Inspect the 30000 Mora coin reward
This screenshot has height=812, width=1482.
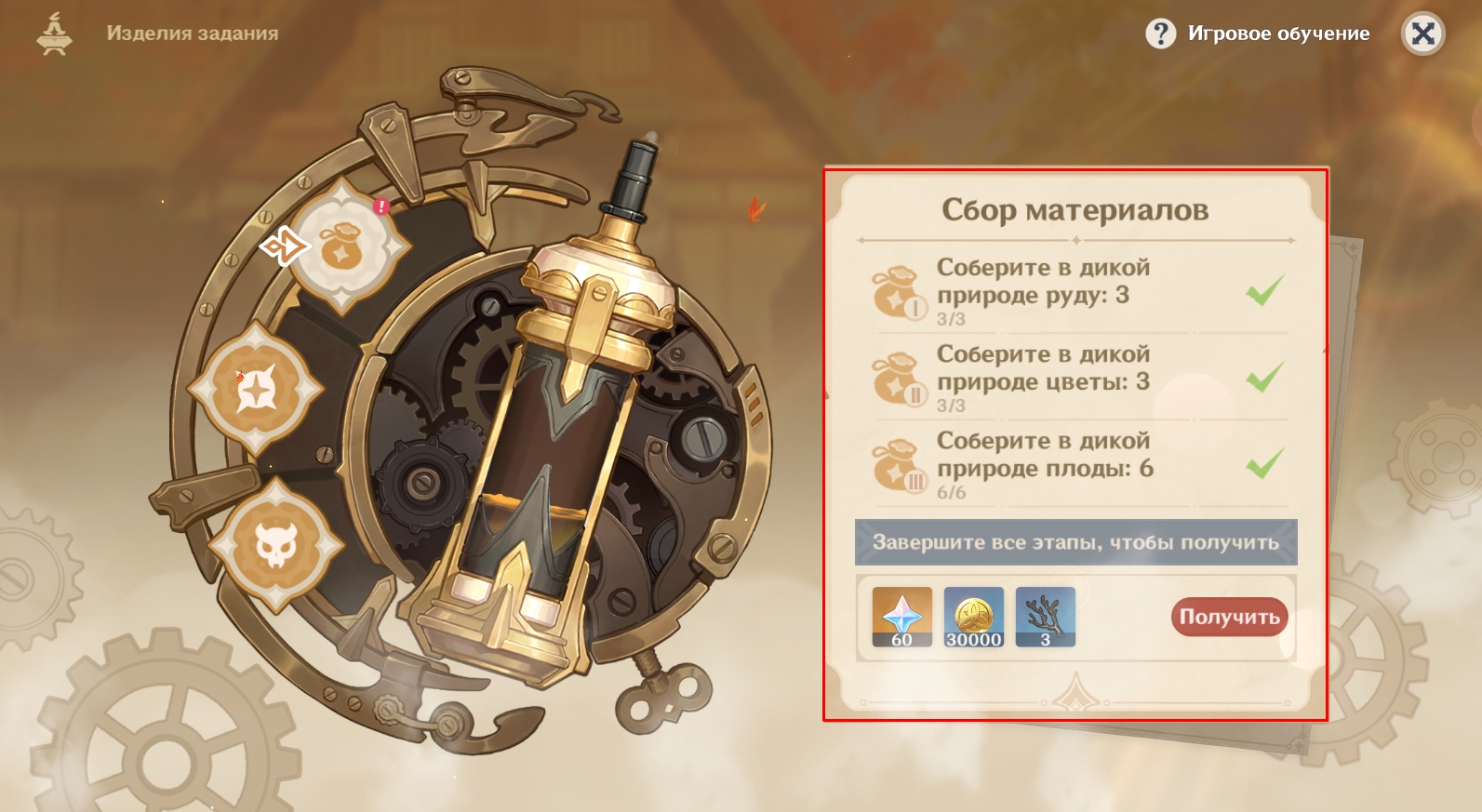(973, 617)
